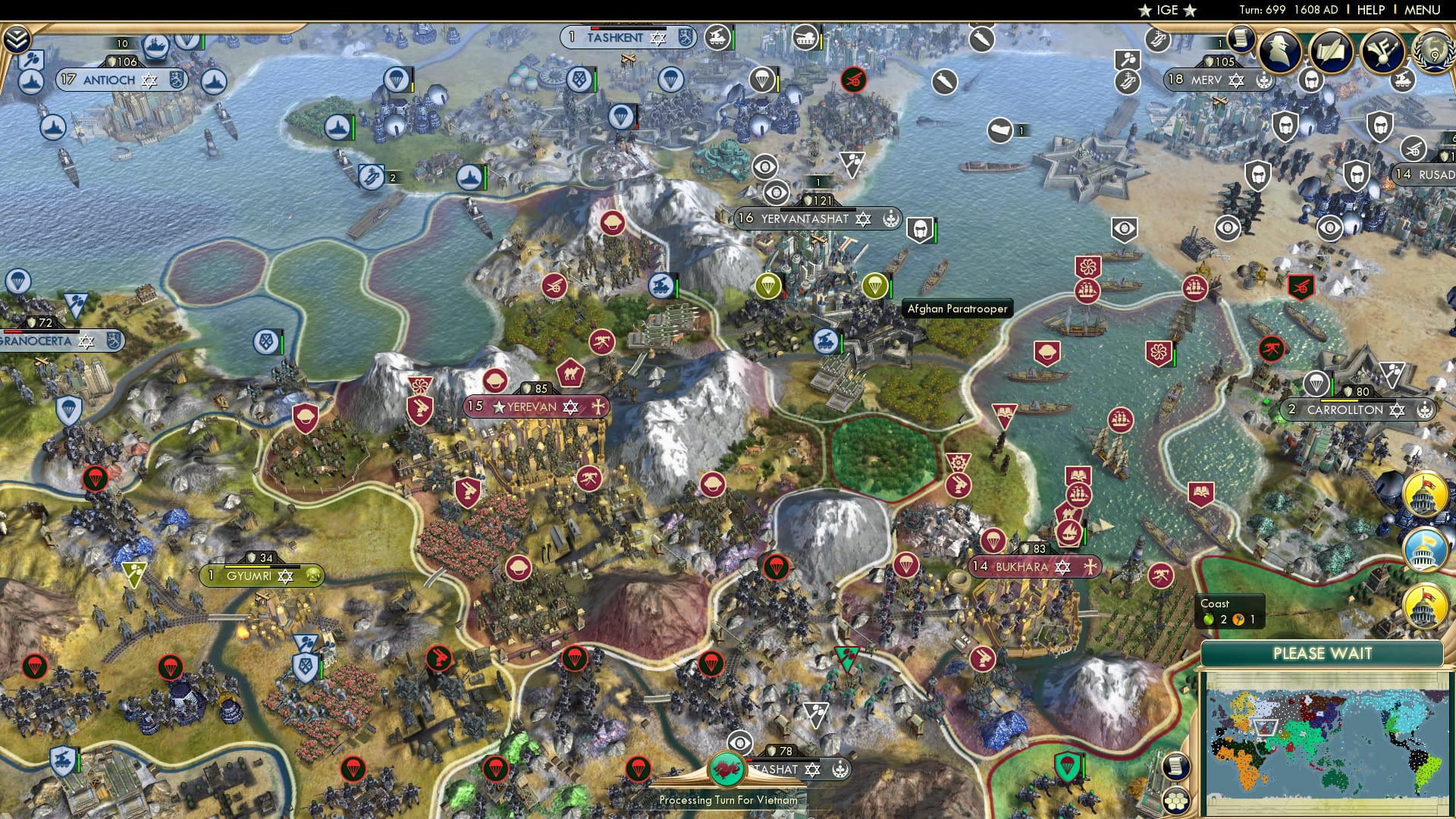
Task: Click the yellow capitol icon above the minimap
Action: tap(1423, 605)
